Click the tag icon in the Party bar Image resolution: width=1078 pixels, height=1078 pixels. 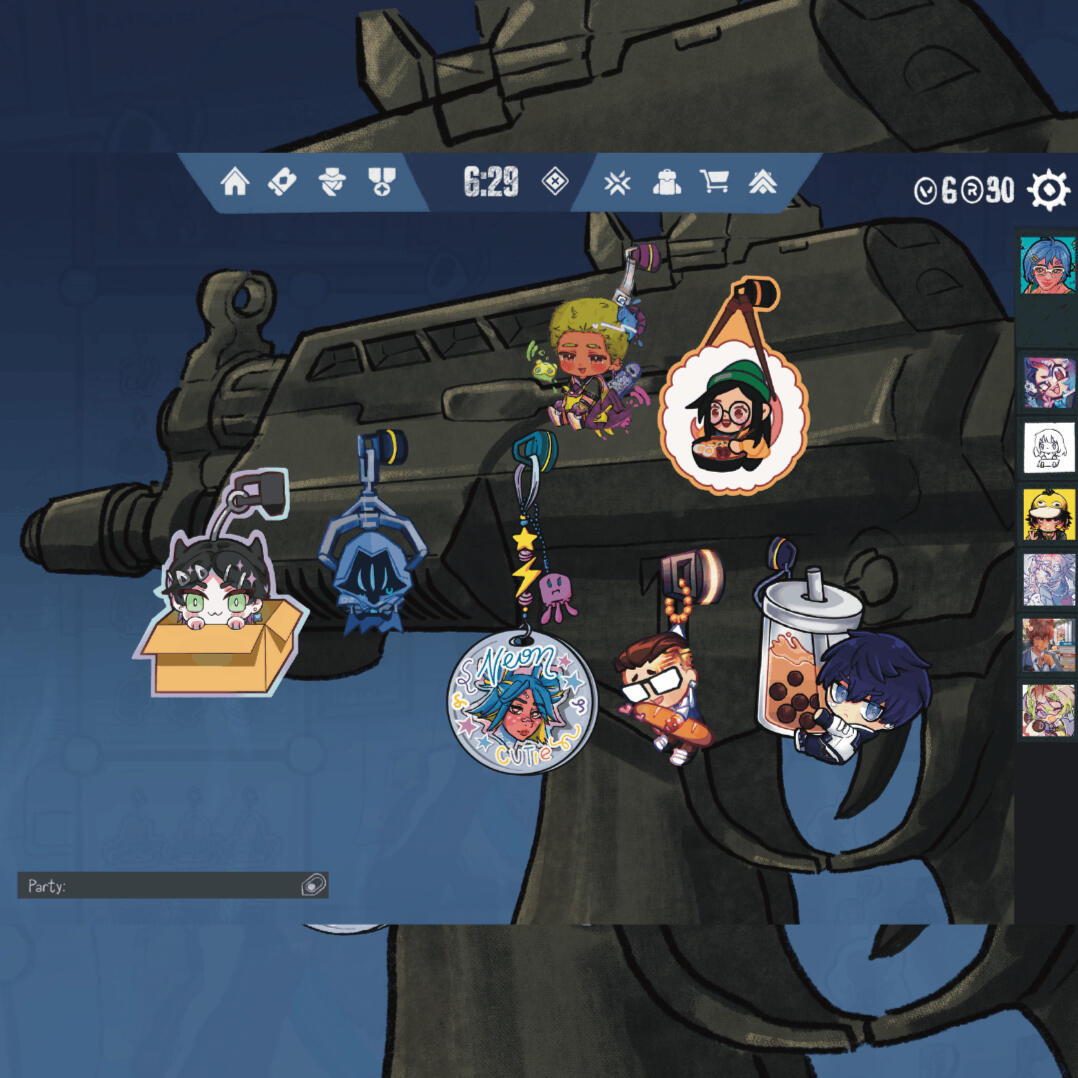tap(313, 885)
